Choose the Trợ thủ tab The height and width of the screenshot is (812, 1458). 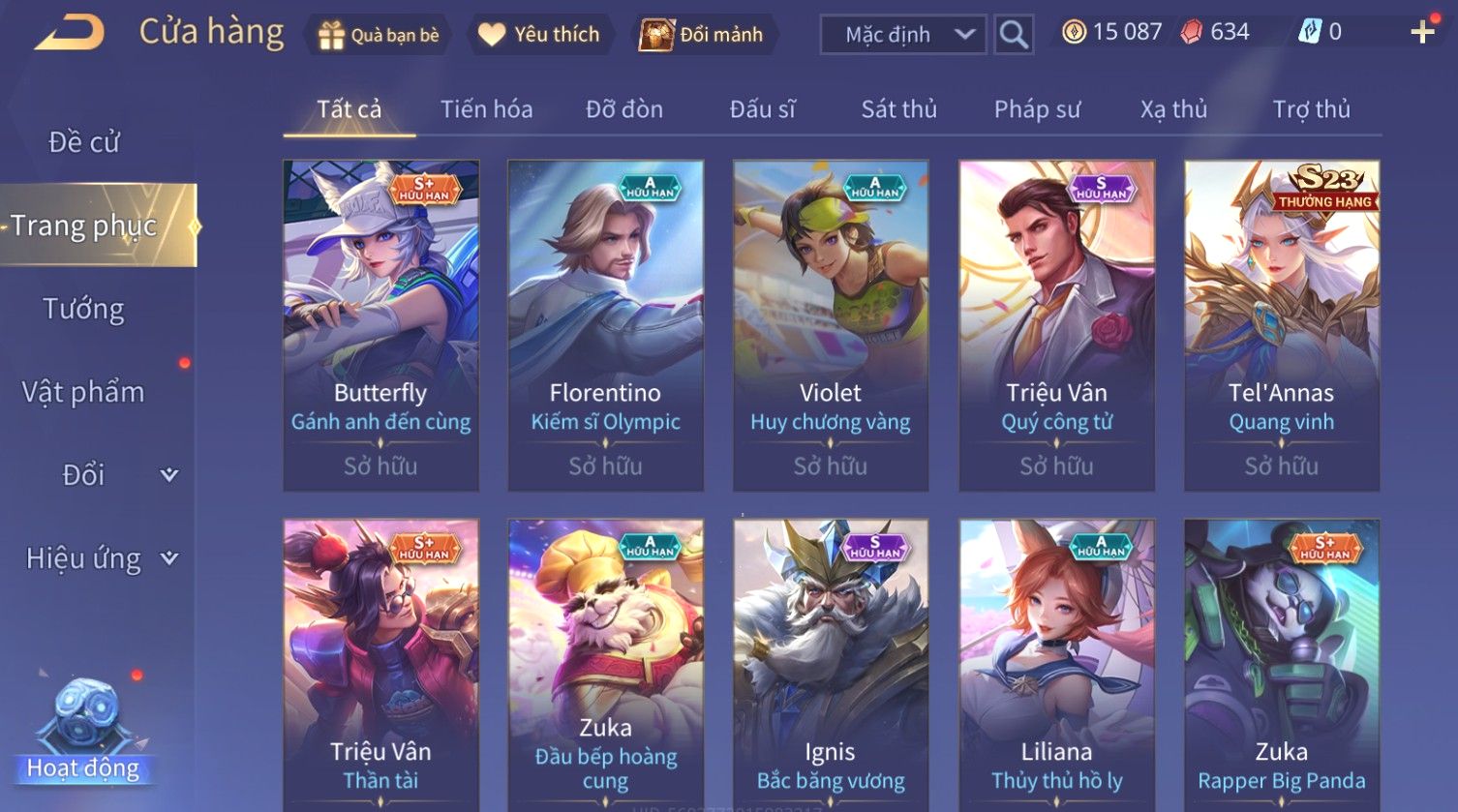1311,109
